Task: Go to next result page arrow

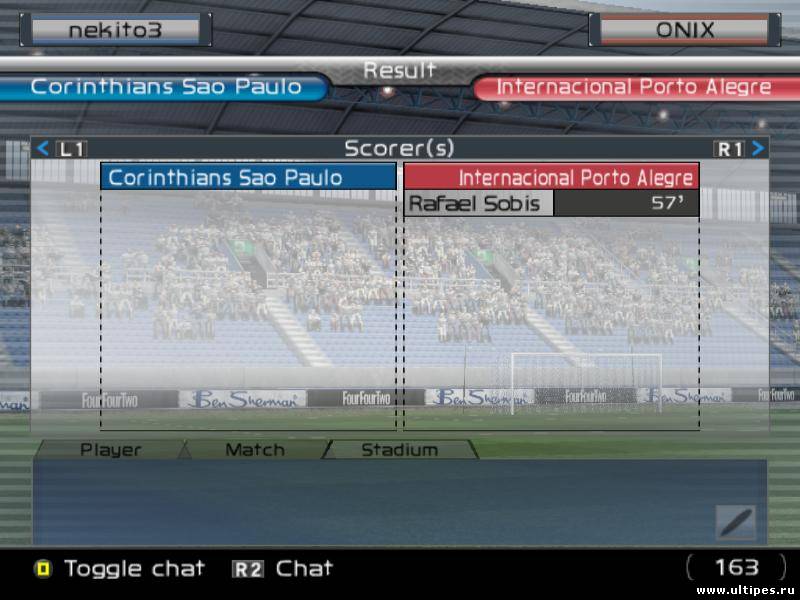Action: coord(758,149)
